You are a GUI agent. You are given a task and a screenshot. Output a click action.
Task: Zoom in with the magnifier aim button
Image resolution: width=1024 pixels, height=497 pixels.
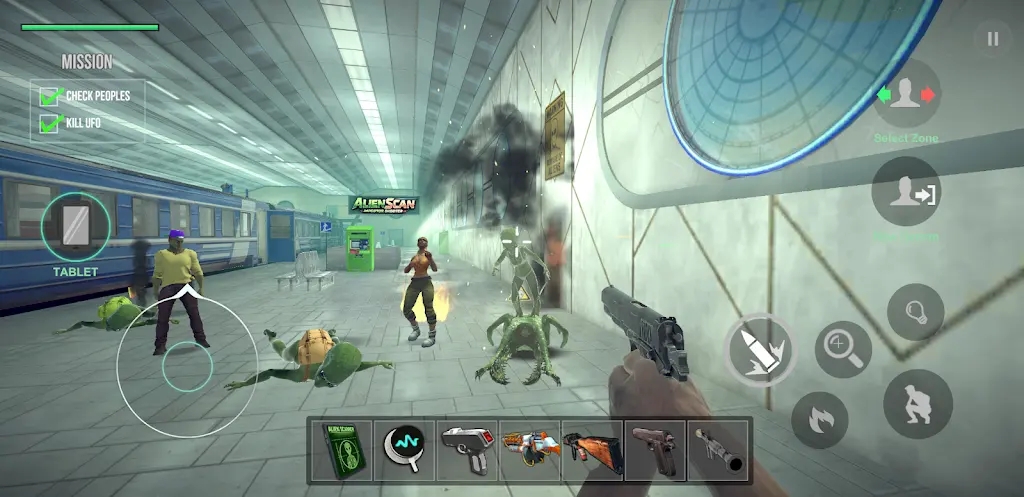(843, 349)
